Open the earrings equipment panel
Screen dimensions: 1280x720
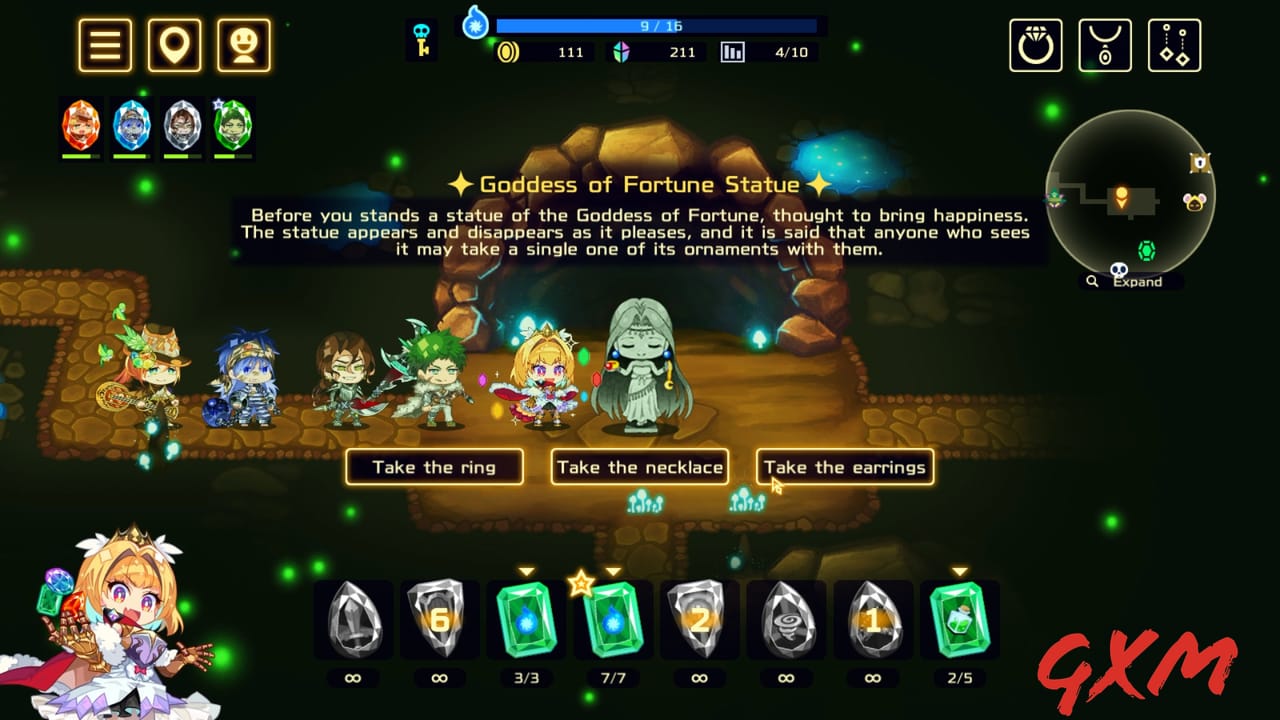pos(1174,44)
